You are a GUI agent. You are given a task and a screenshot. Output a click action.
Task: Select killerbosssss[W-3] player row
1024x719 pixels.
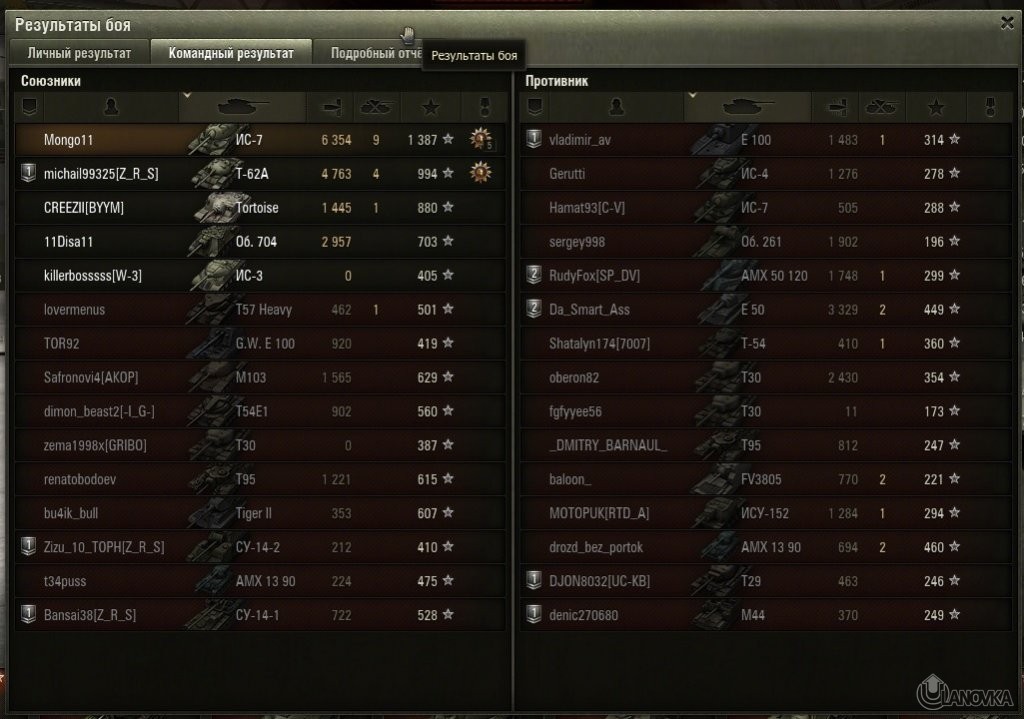tap(98, 276)
